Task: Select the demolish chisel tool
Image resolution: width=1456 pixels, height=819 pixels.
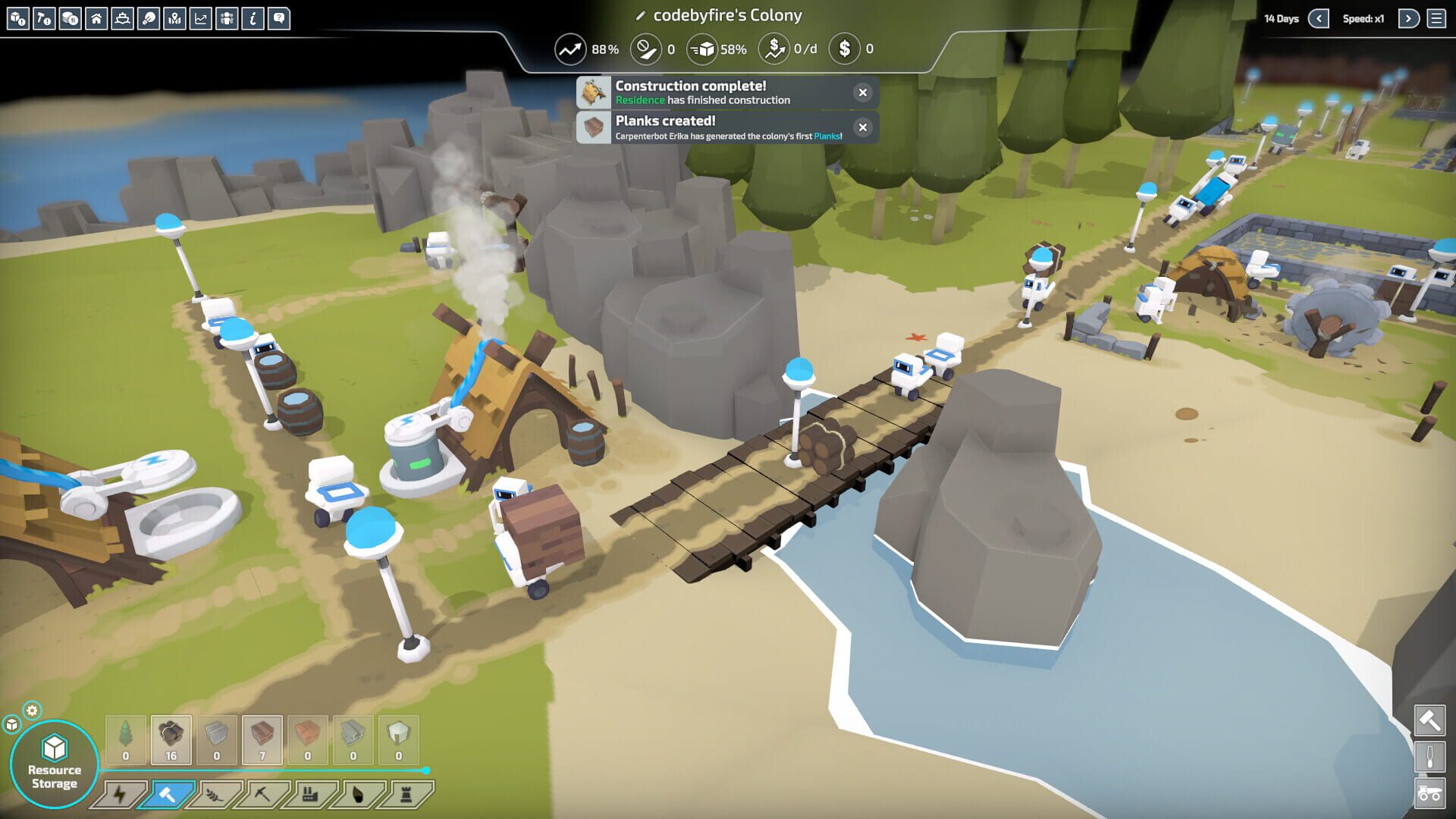Action: 1429,756
